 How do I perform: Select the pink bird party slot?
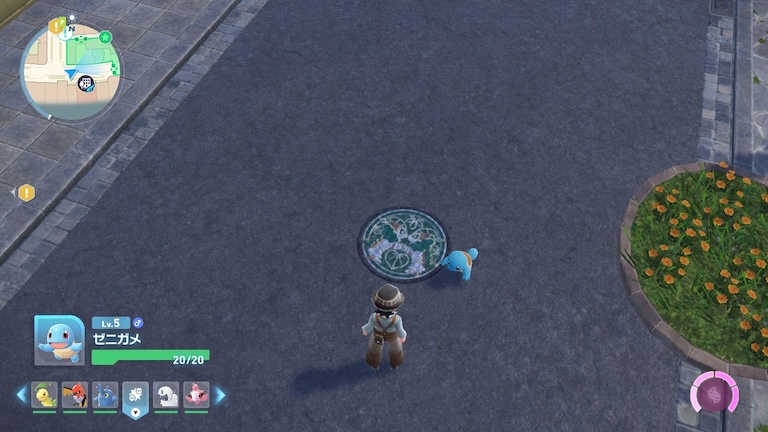[x=196, y=395]
